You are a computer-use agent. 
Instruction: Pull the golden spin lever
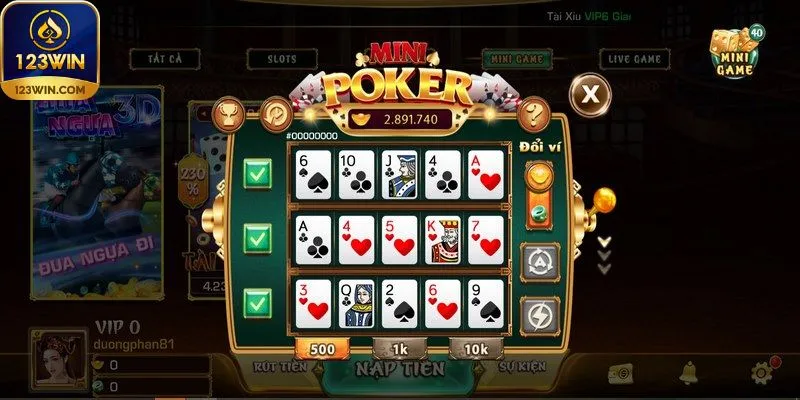click(x=603, y=201)
